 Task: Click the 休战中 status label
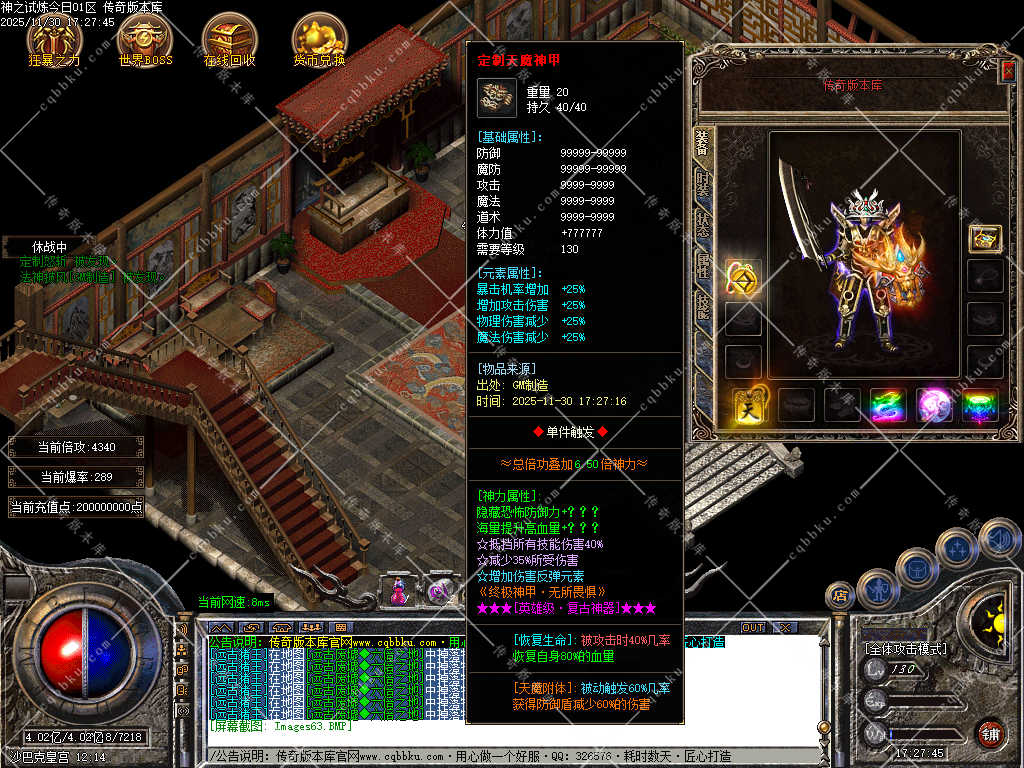click(50, 246)
